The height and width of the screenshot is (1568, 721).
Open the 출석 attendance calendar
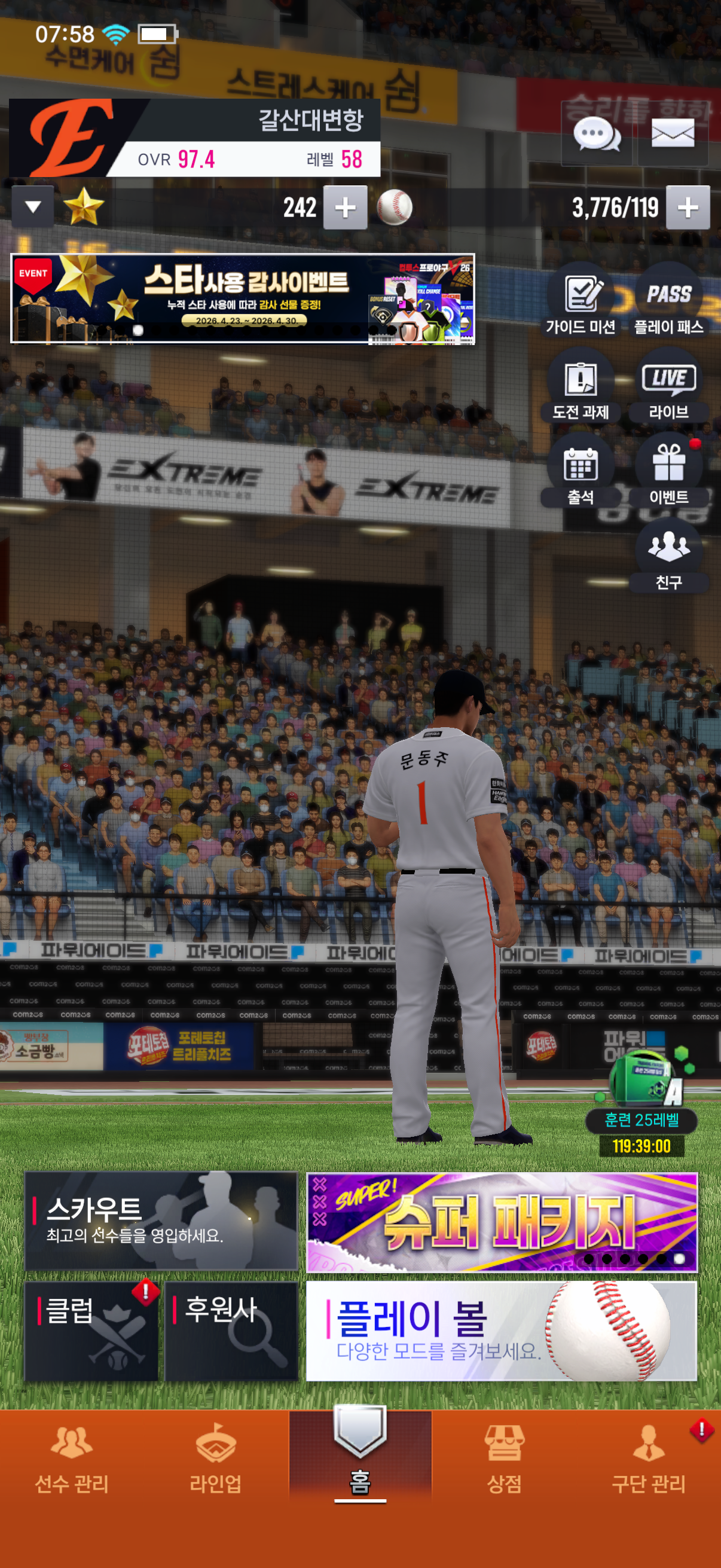pos(581,471)
